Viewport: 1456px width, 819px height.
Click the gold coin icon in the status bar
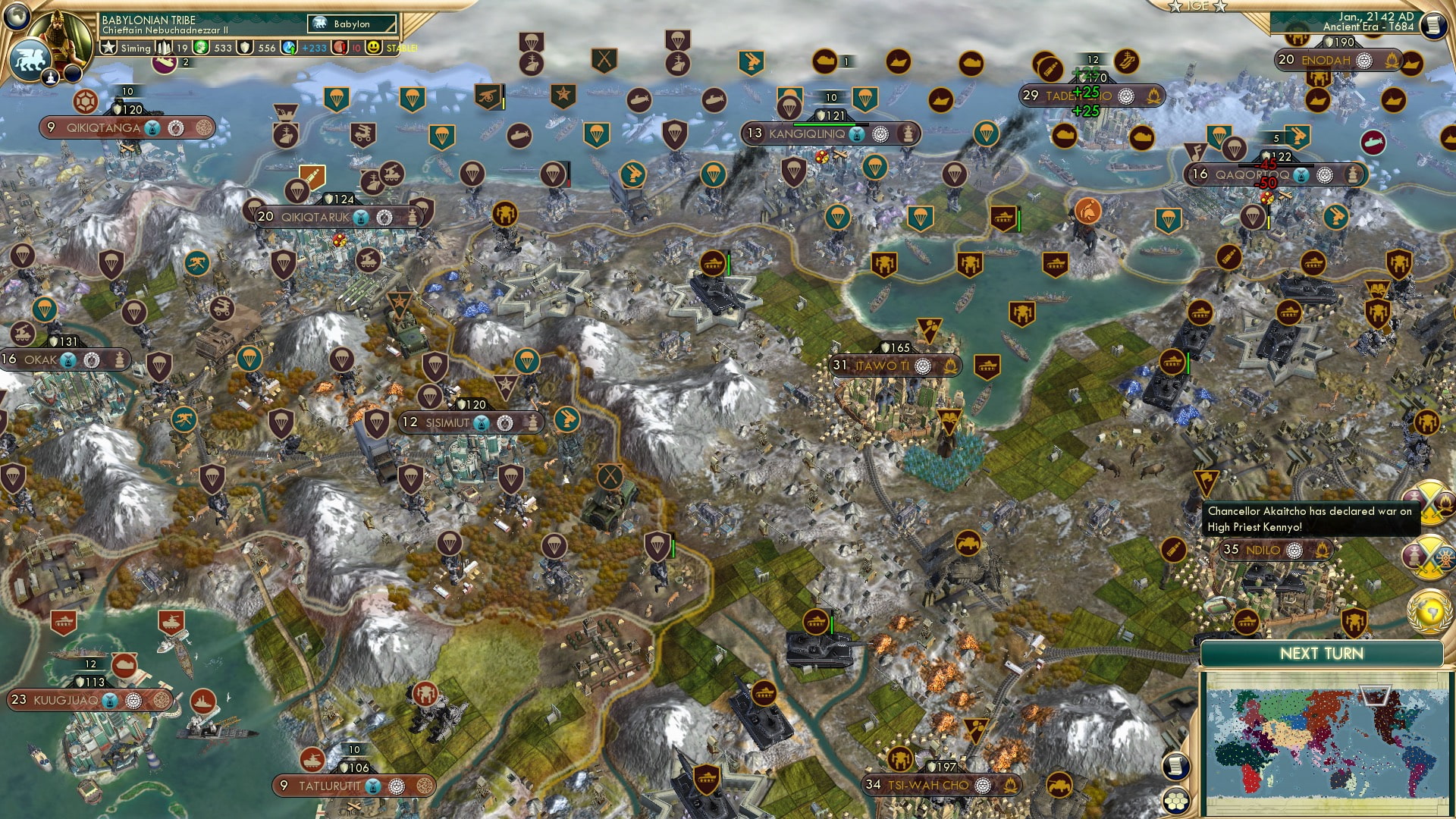tap(200, 49)
